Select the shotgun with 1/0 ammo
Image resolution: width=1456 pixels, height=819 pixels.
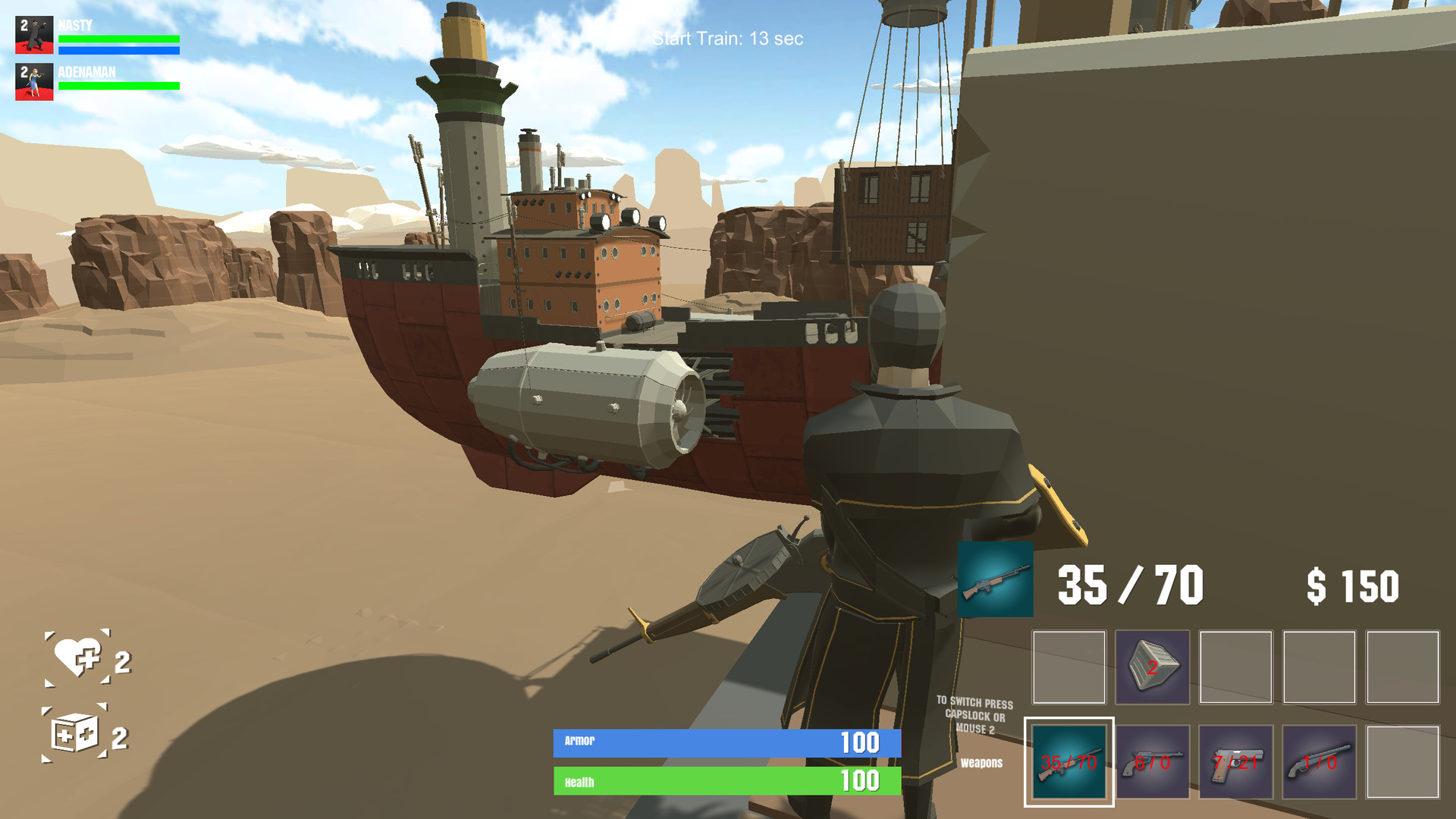pos(1321,761)
